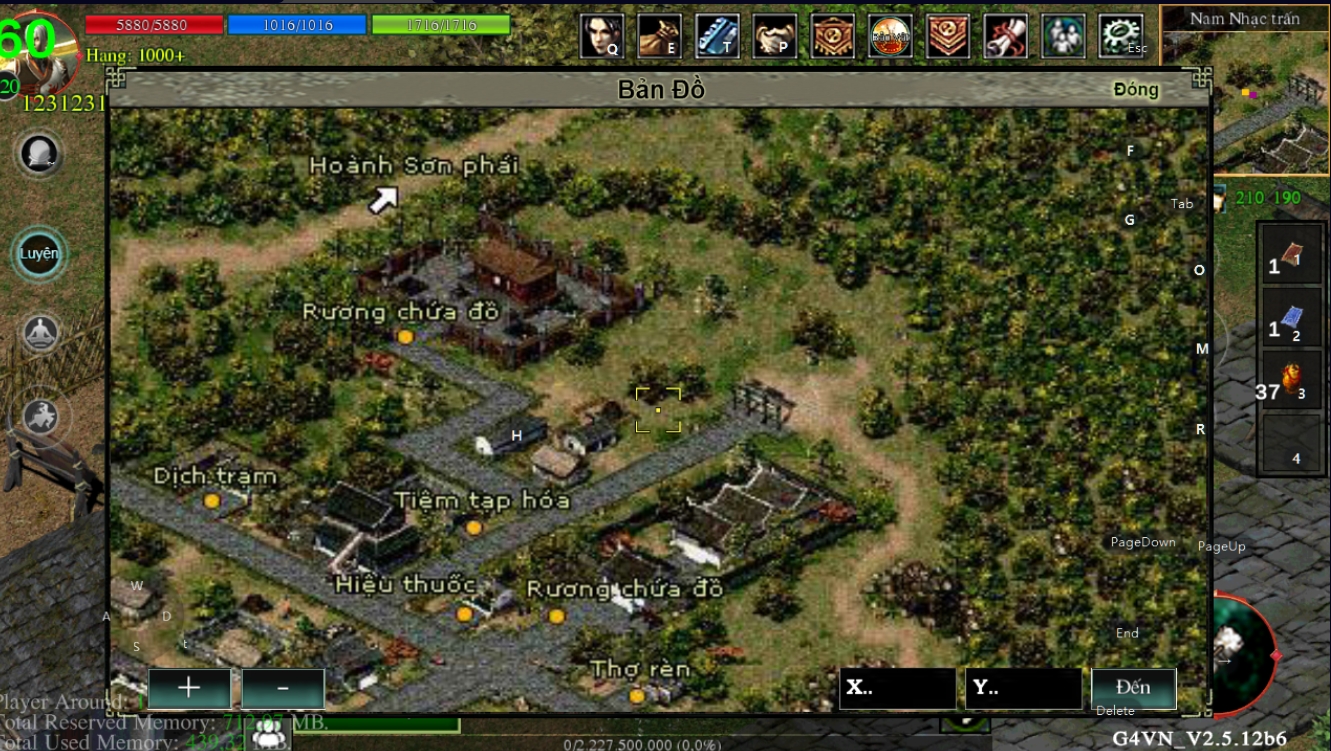Click the Đến go-to button
This screenshot has height=751, width=1331.
click(1133, 688)
